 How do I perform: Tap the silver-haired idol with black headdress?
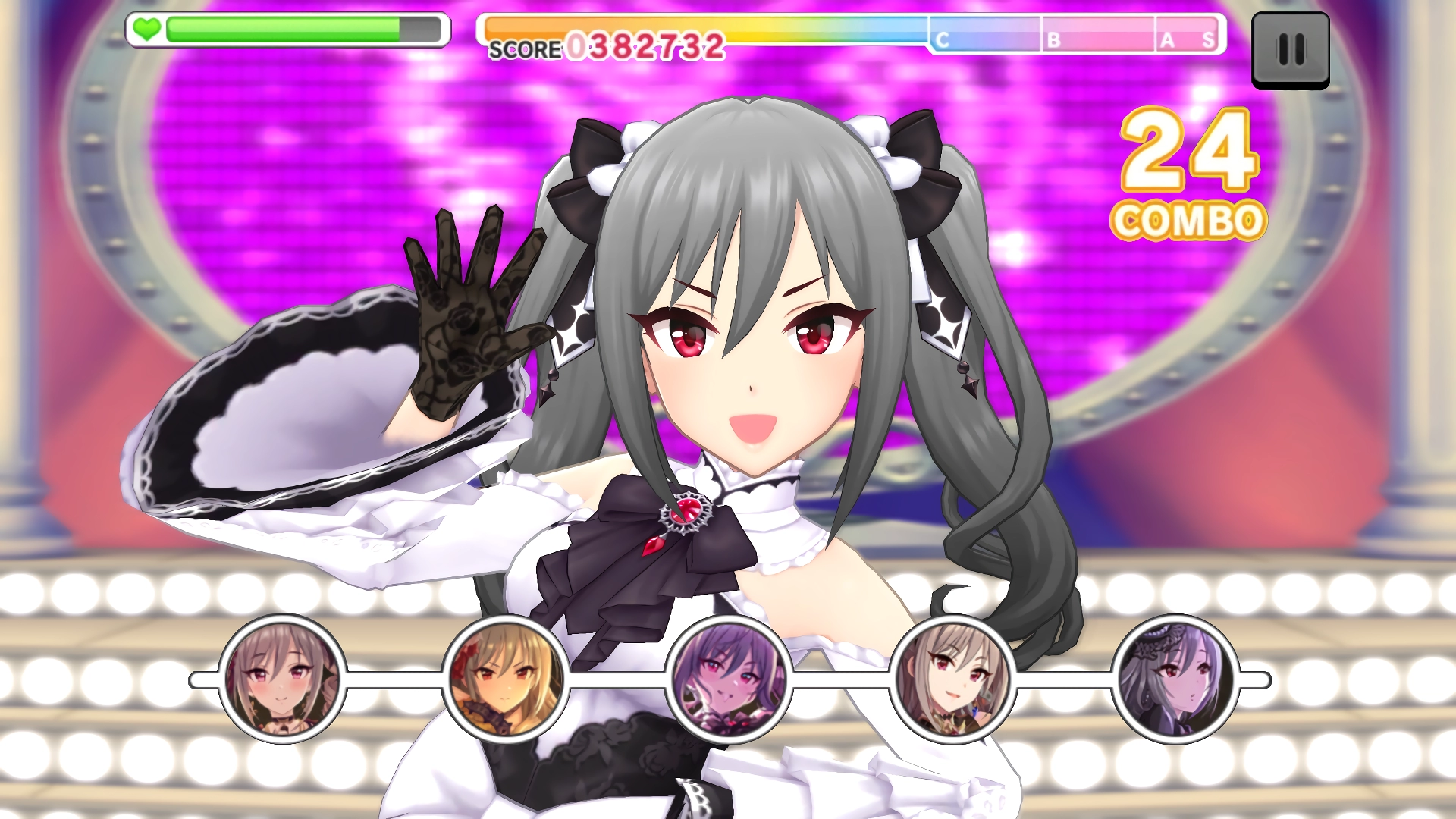(1175, 679)
